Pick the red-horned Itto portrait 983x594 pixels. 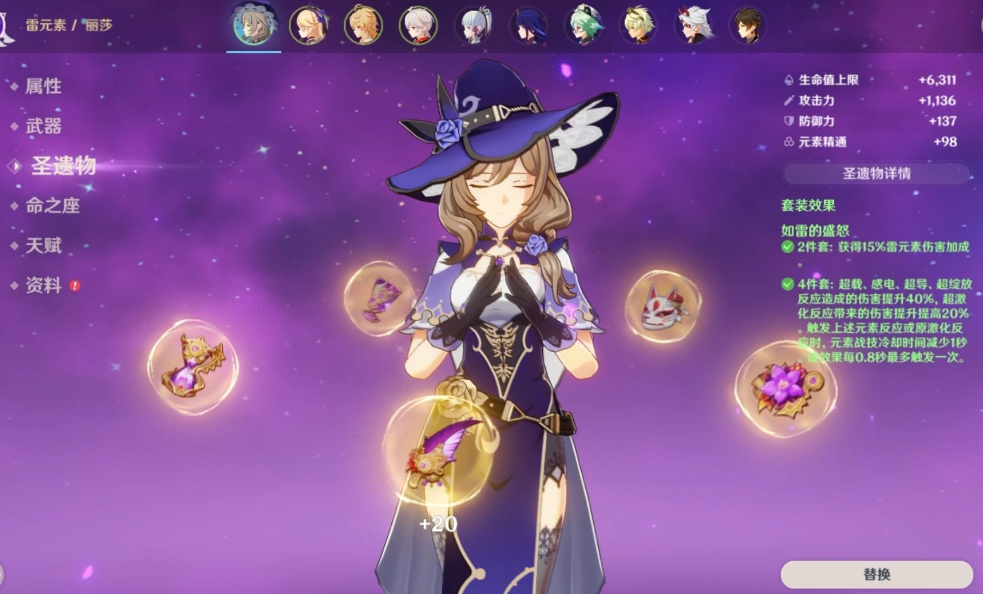pyautogui.click(x=693, y=25)
